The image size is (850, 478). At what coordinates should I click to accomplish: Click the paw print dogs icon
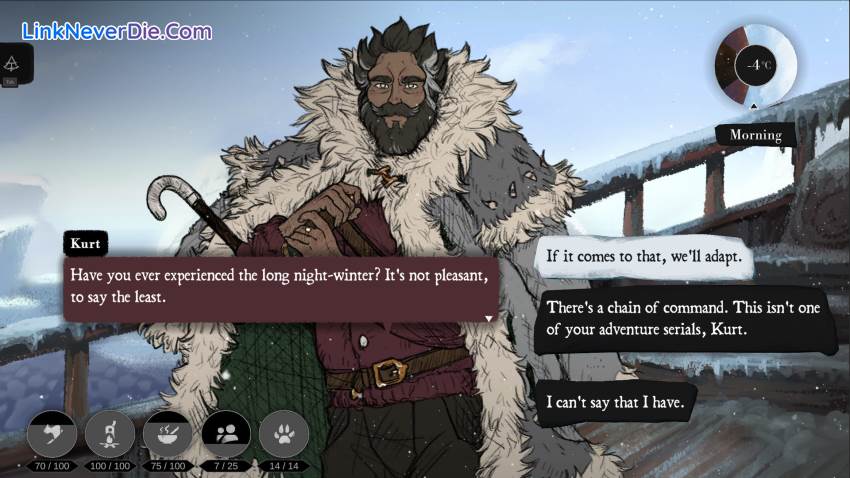tap(284, 434)
